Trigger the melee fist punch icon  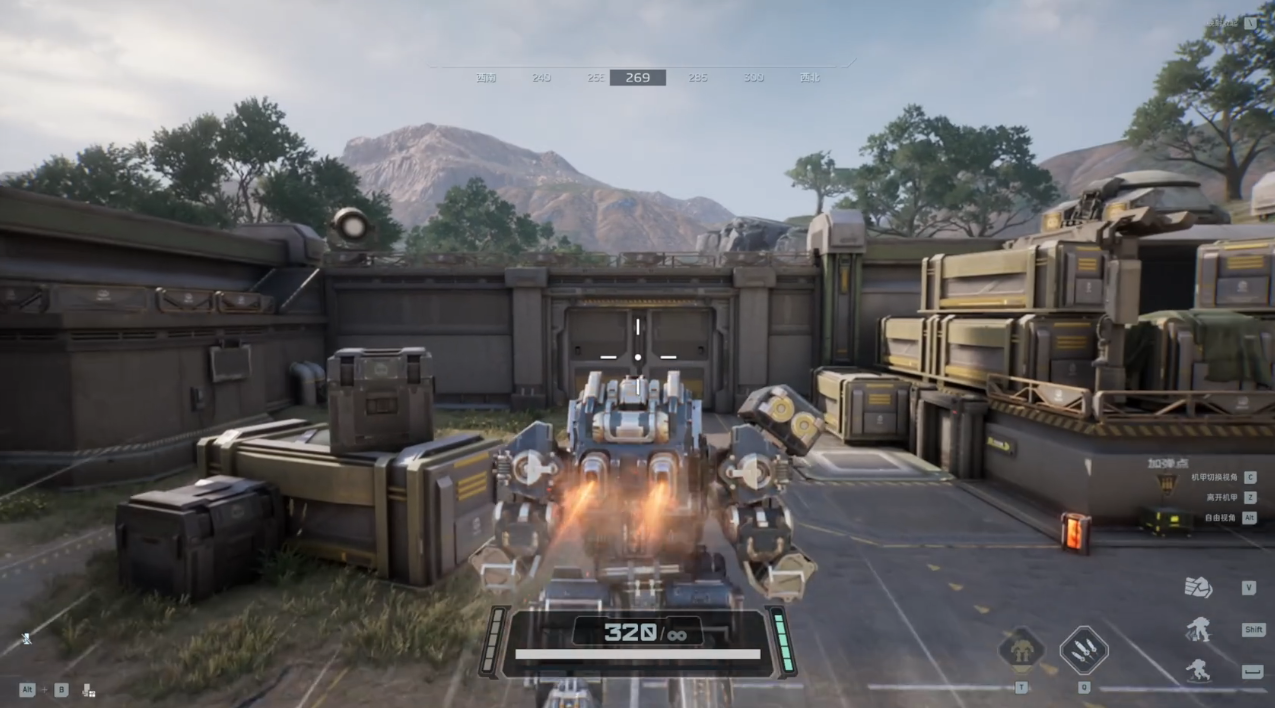point(1198,588)
